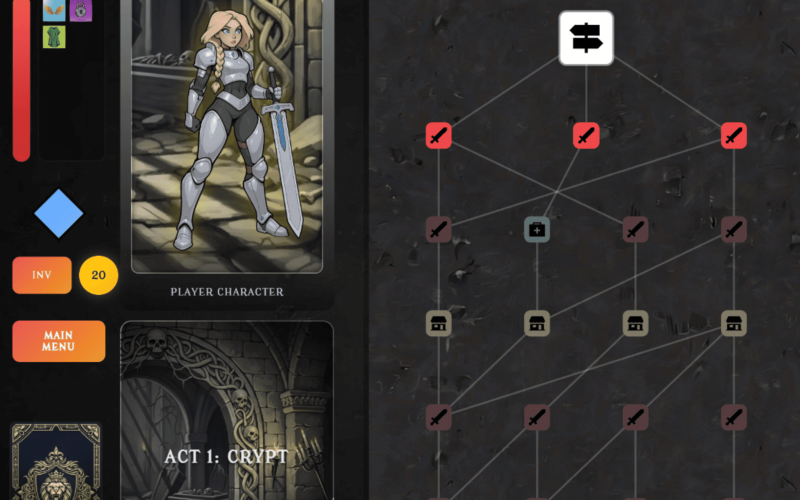The image size is (800, 500).
Task: Select the signpost start node on the map
Action: (585, 38)
